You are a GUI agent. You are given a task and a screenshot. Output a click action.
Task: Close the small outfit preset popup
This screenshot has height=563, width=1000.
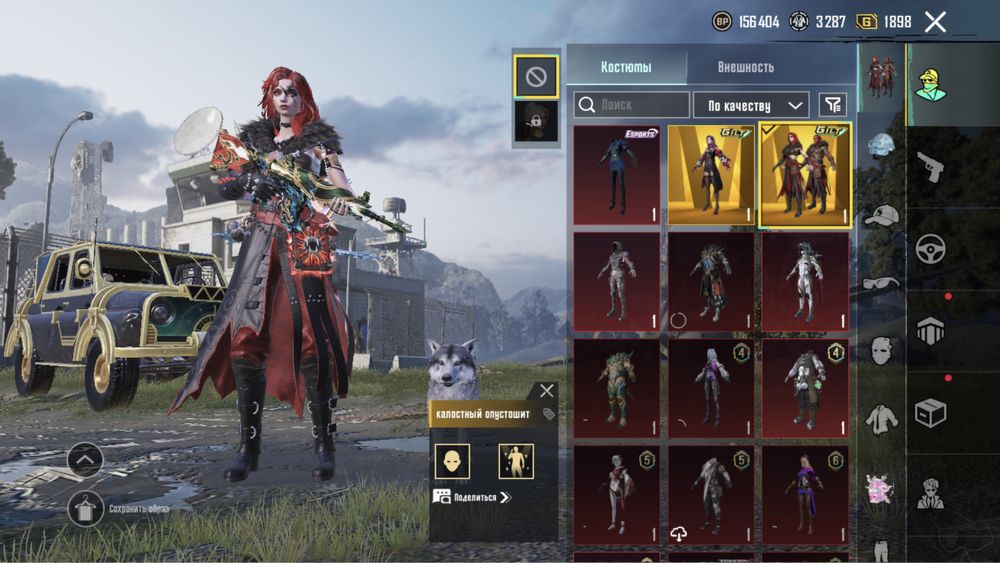546,391
